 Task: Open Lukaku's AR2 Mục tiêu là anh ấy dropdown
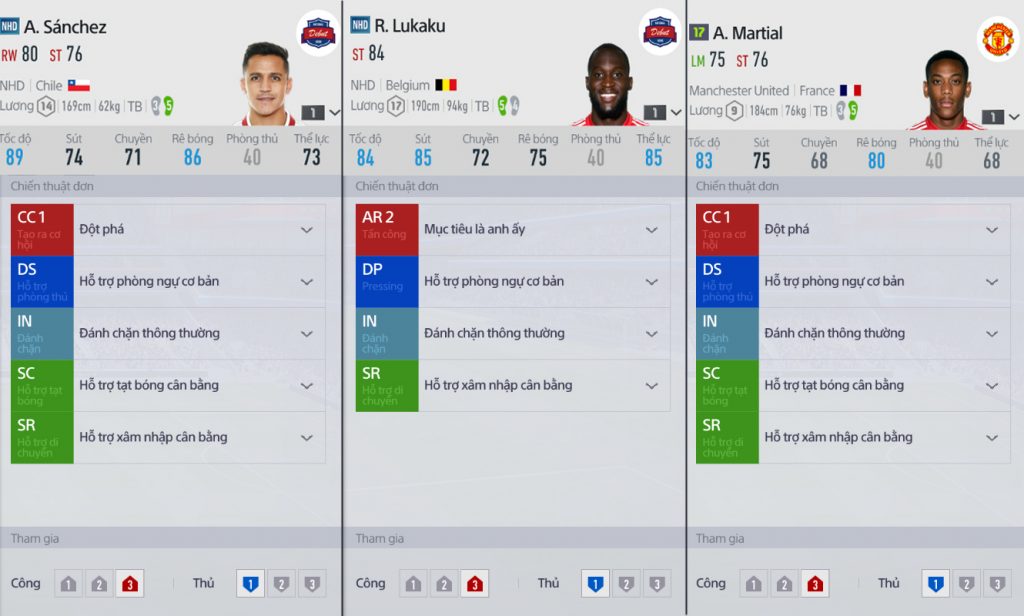651,229
